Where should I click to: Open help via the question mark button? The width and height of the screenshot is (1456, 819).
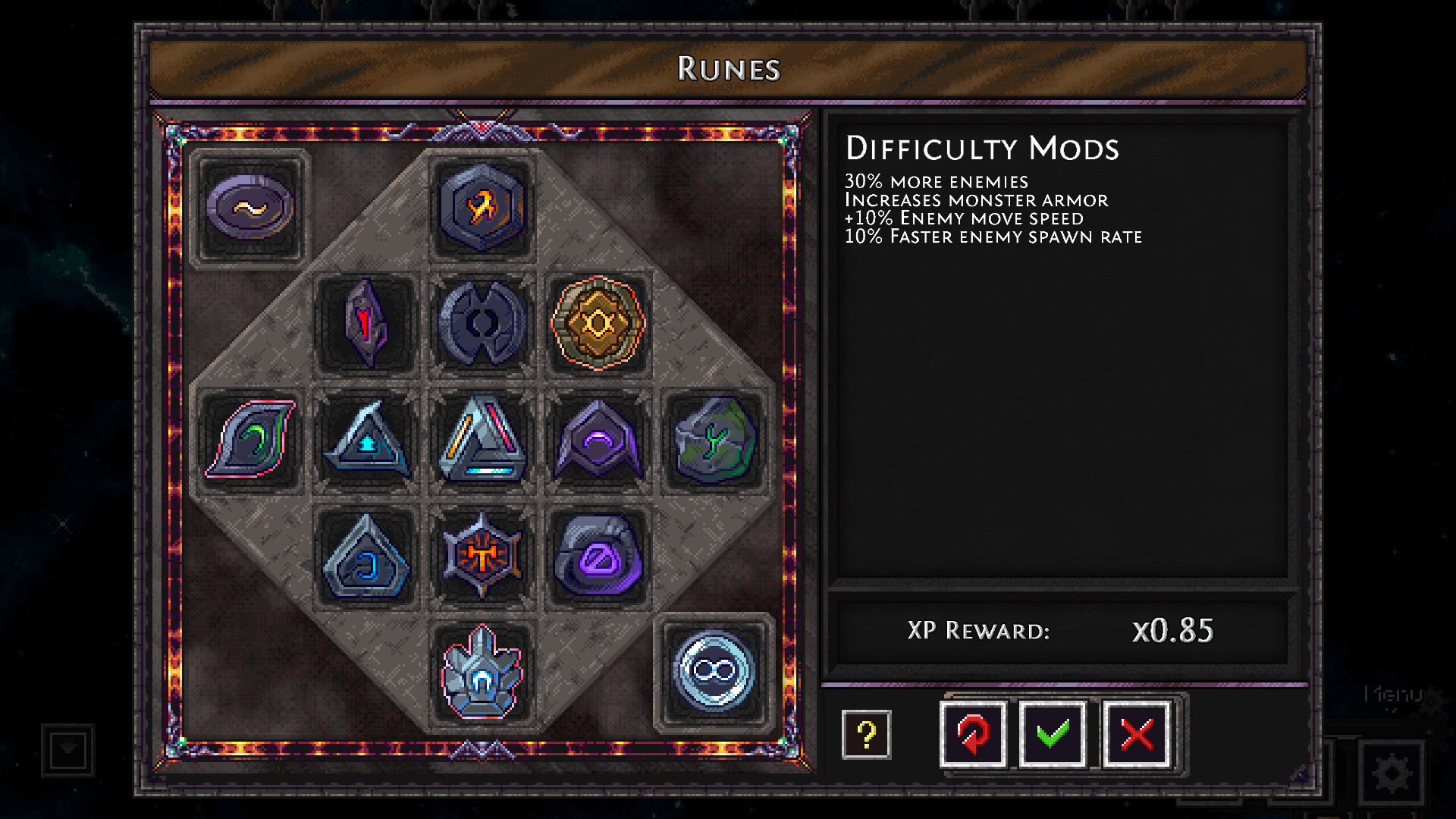click(867, 735)
